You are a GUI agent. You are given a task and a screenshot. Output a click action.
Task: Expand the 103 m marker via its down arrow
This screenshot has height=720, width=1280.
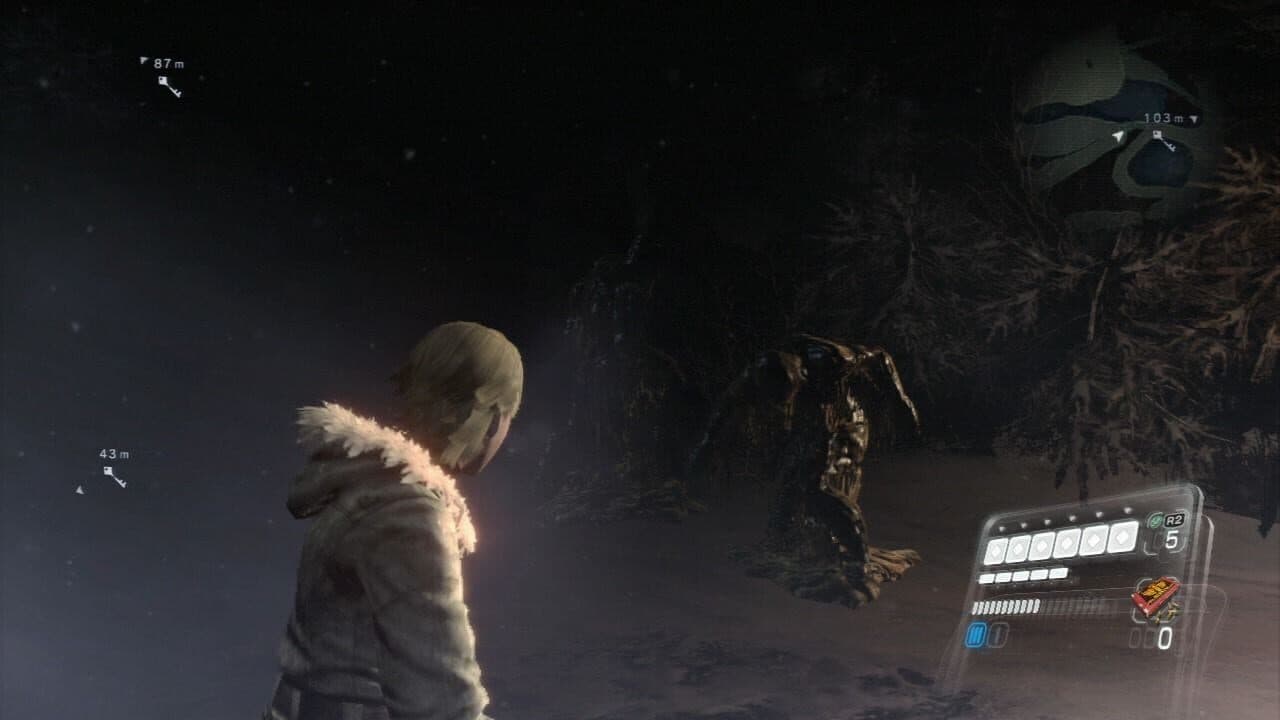point(1192,119)
